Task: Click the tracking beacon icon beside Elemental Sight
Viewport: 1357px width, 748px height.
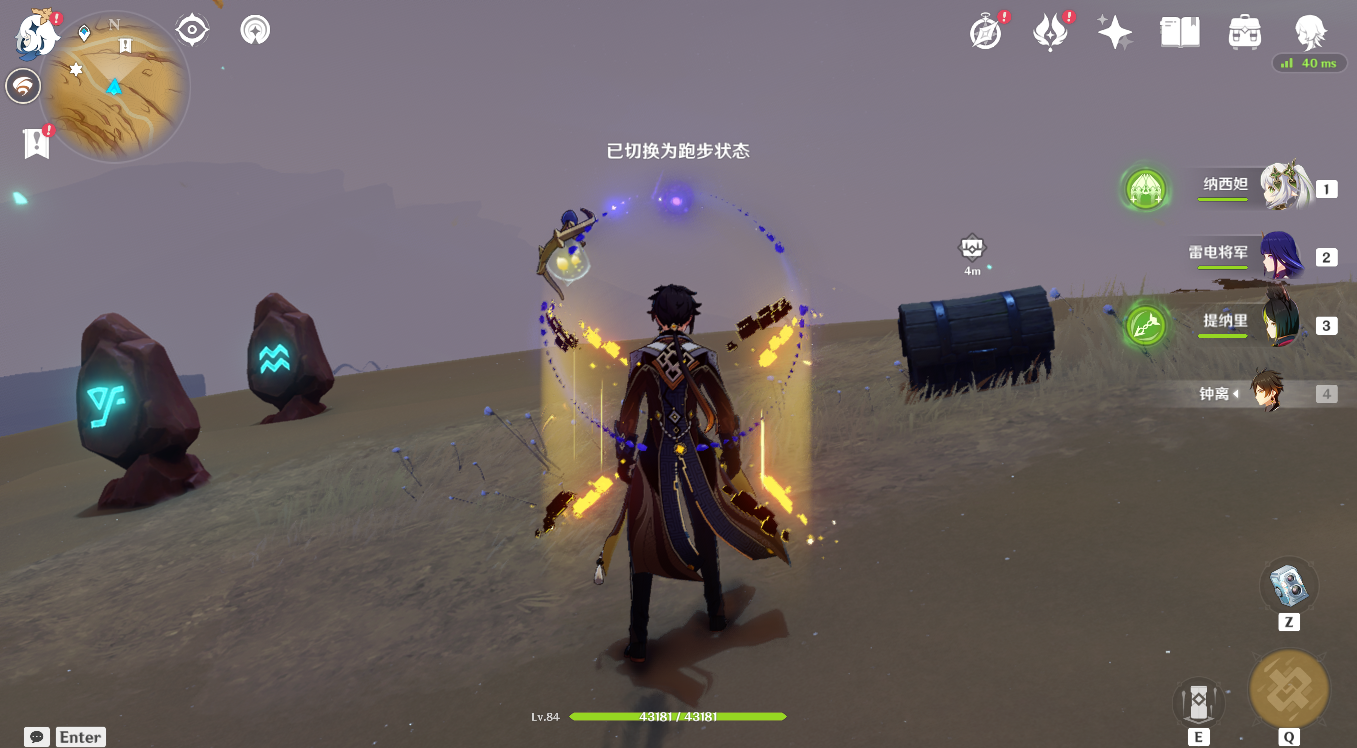Action: pos(255,29)
